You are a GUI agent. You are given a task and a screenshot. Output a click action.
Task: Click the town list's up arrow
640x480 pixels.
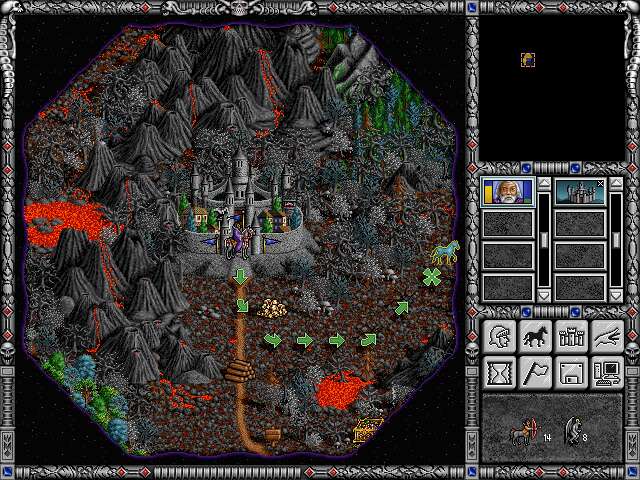point(617,184)
